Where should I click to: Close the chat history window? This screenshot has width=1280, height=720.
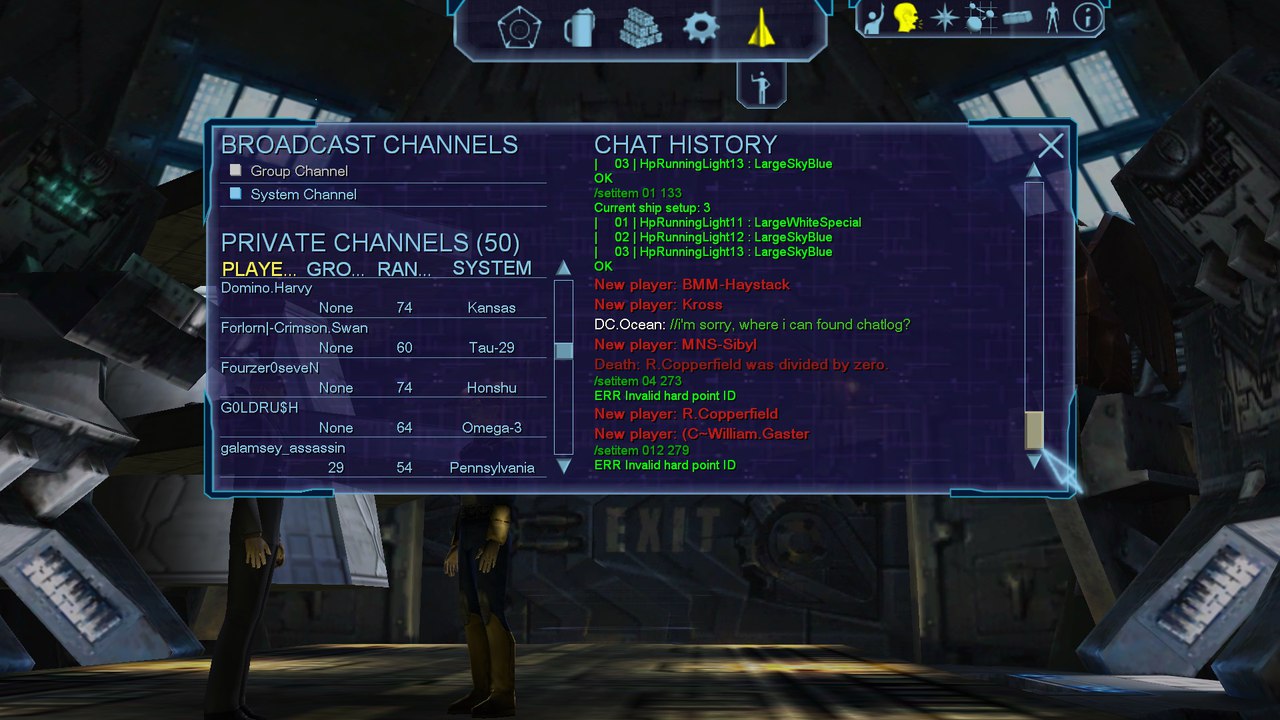(1050, 147)
